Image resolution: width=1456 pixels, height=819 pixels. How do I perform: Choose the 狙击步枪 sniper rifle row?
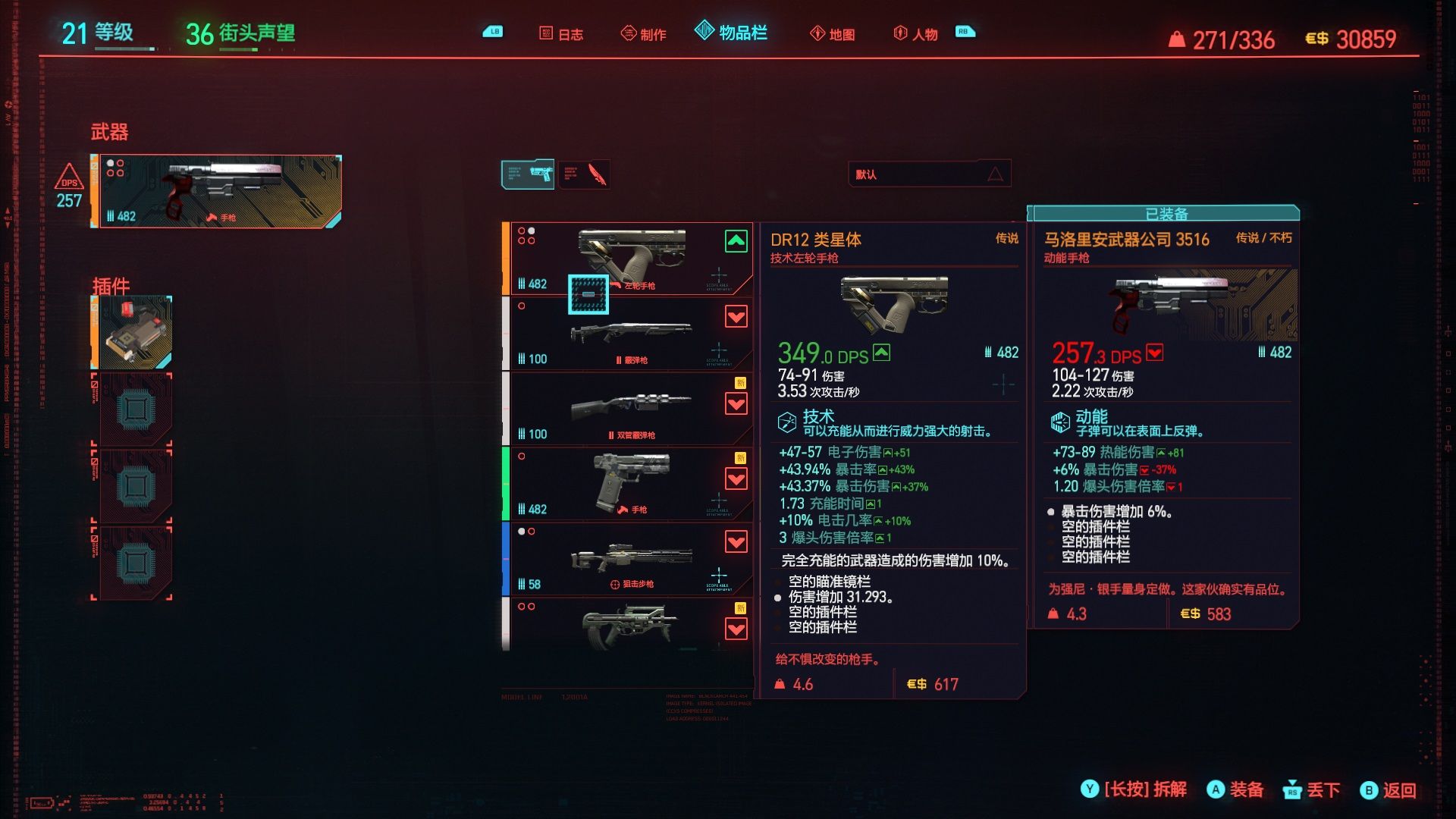point(629,559)
